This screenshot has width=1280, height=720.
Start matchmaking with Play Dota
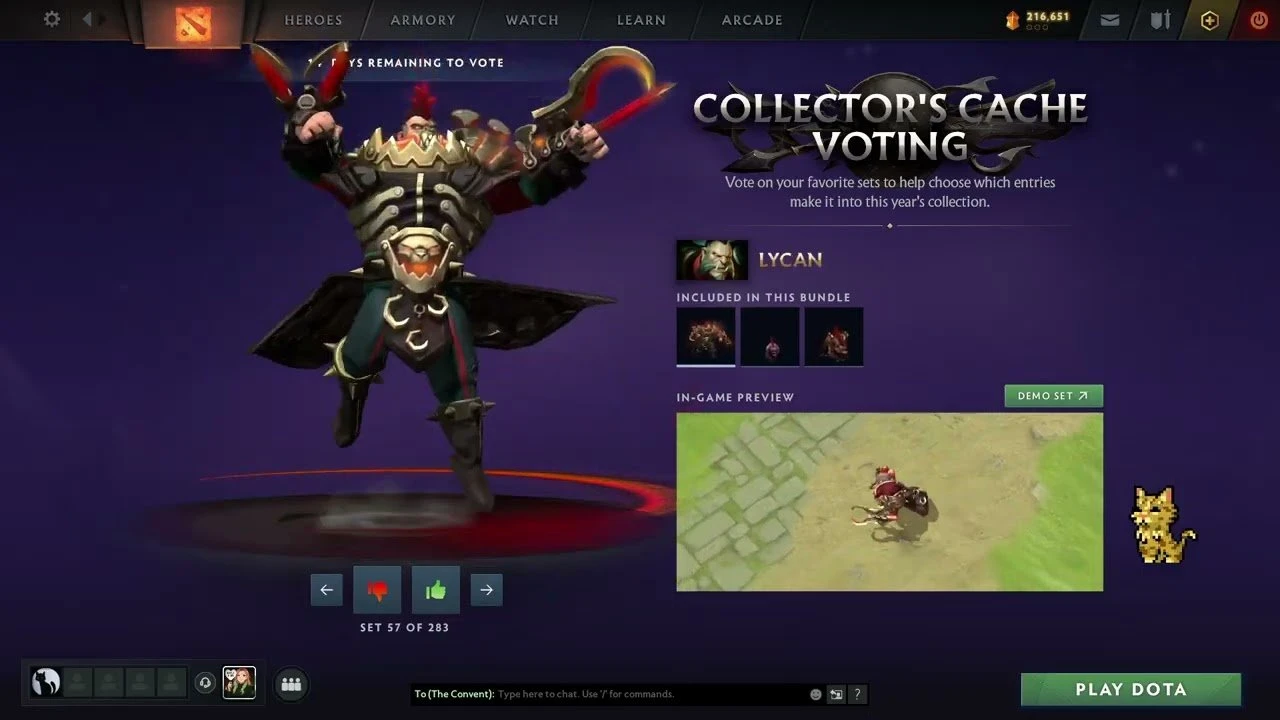point(1130,689)
